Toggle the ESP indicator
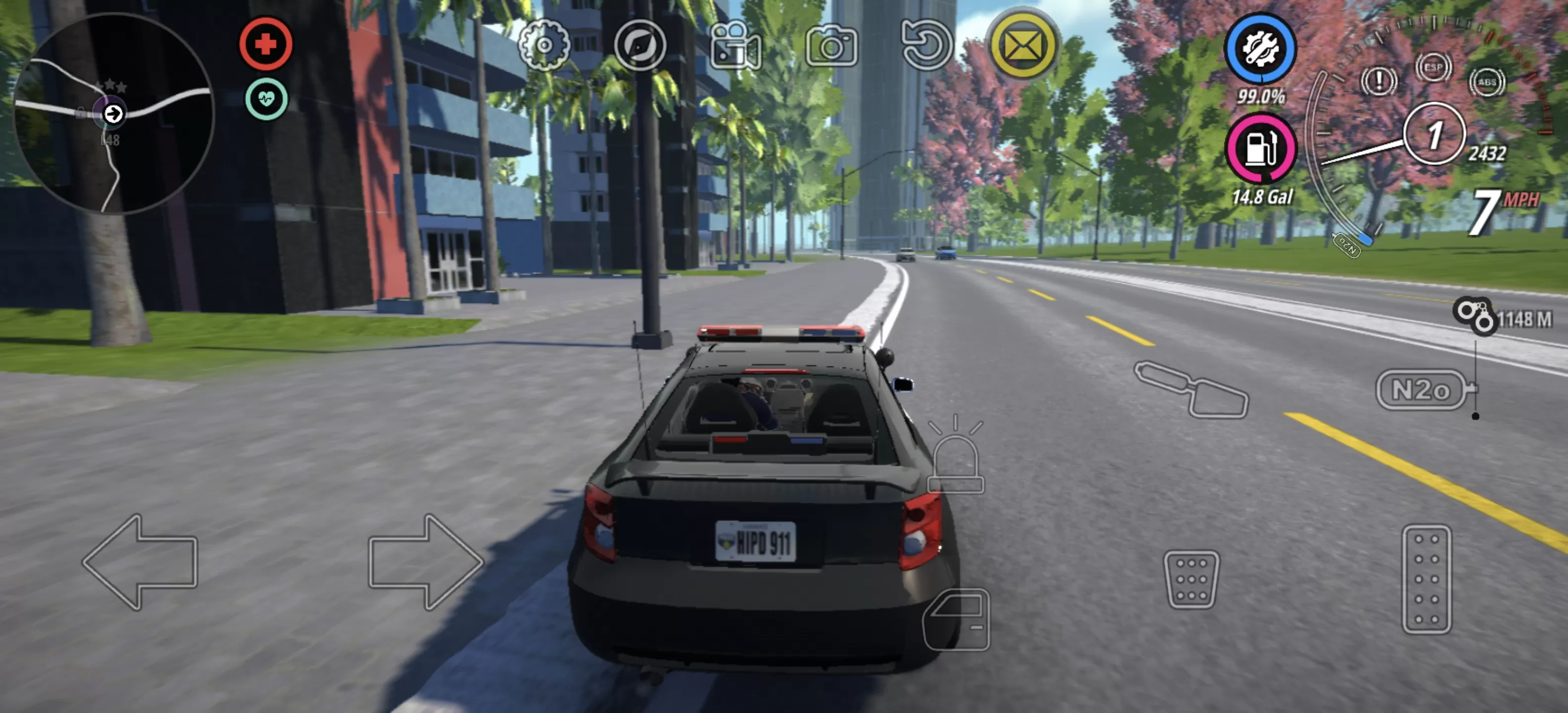This screenshot has width=1568, height=713. [1433, 67]
